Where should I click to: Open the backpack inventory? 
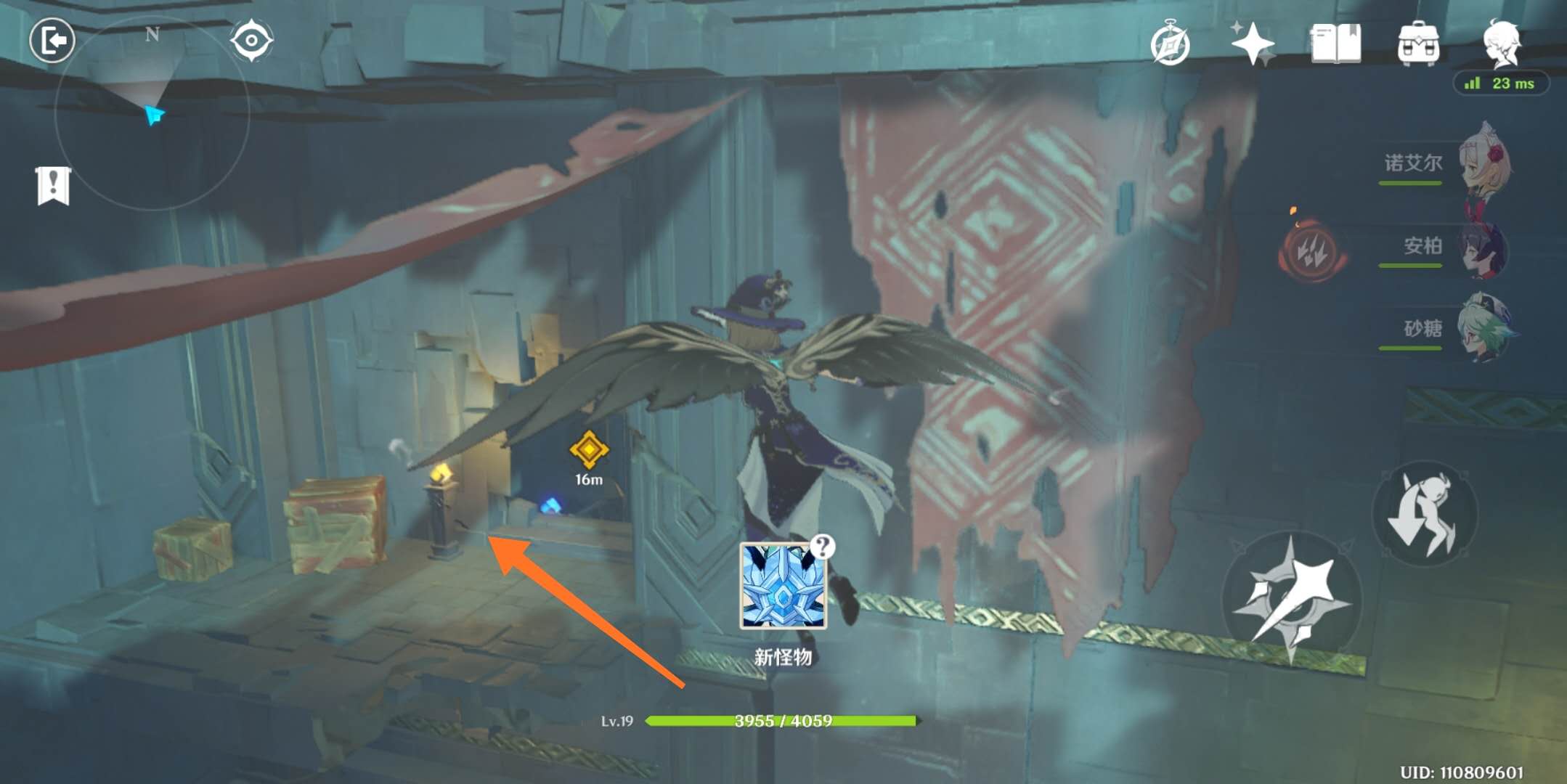1418,44
